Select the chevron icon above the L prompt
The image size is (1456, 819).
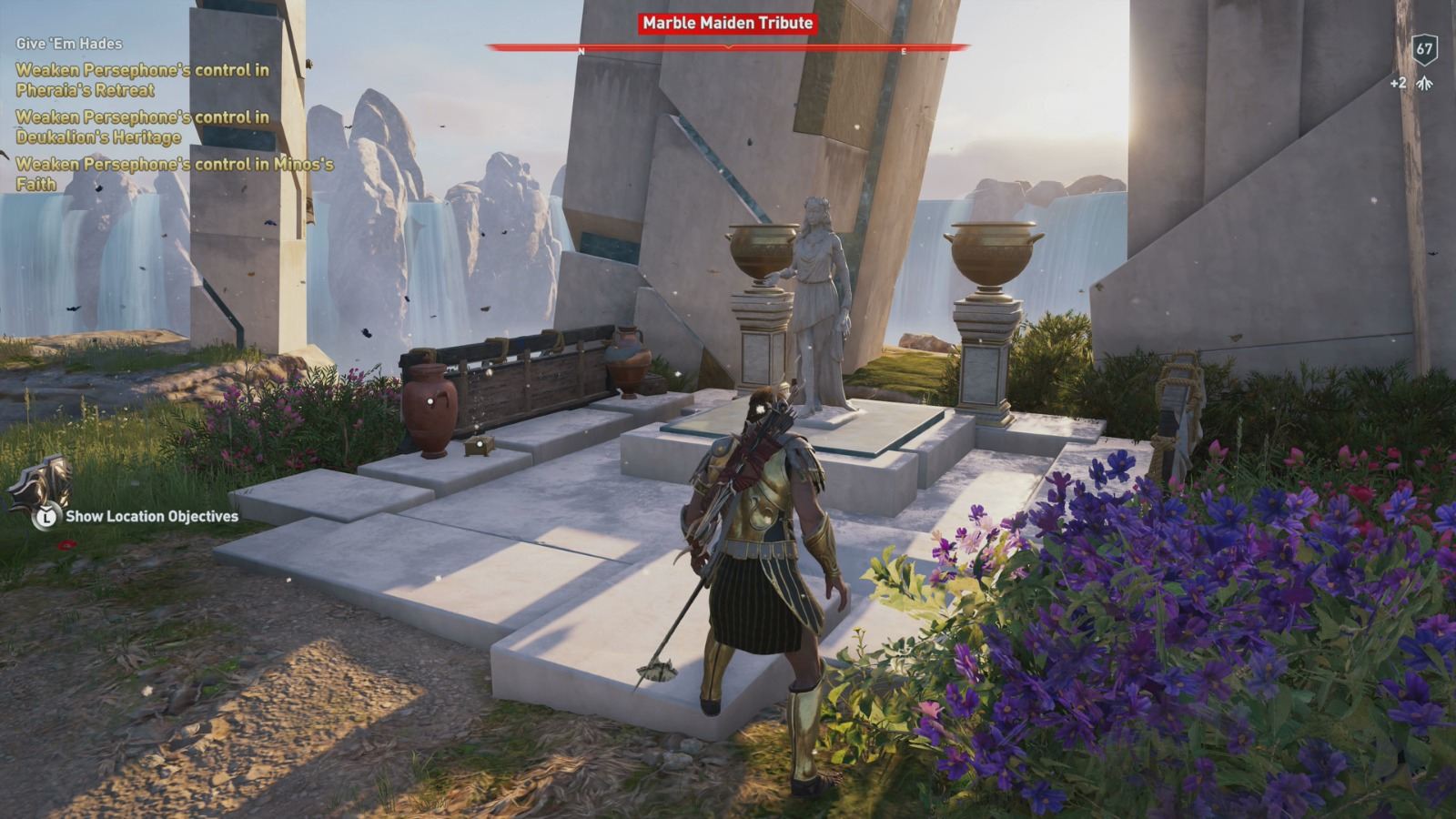pyautogui.click(x=47, y=508)
